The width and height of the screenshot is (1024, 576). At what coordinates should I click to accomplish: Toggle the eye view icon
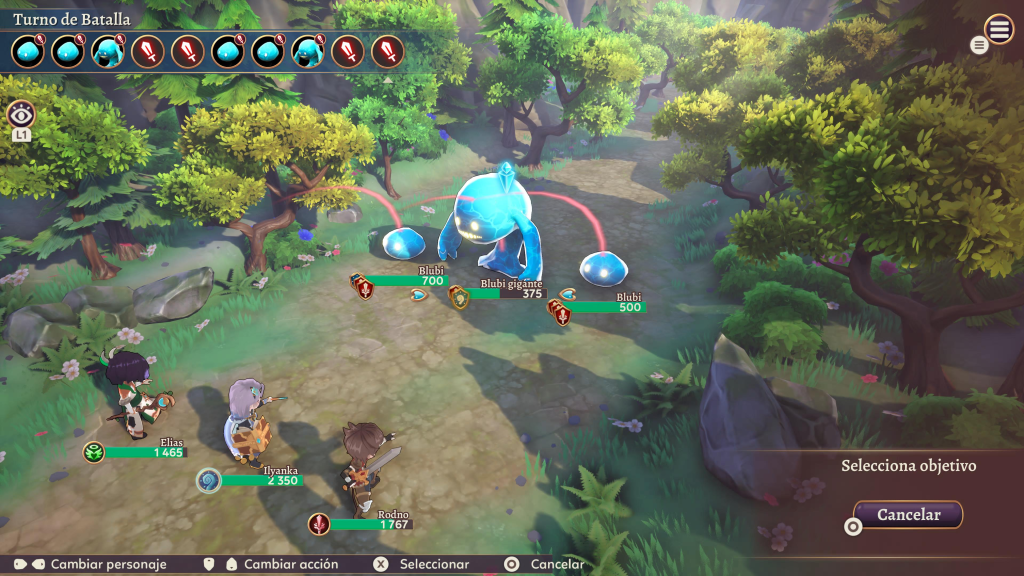click(21, 114)
